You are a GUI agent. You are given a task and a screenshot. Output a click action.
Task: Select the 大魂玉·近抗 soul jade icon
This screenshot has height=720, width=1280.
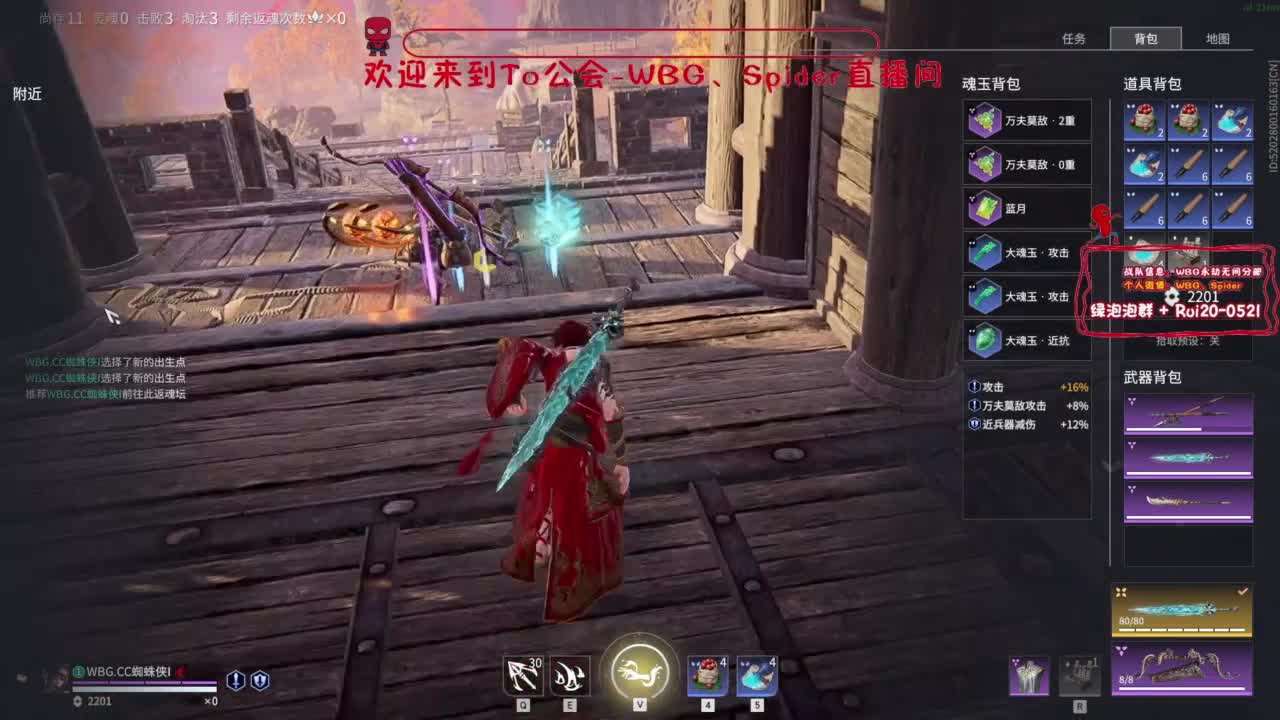985,340
